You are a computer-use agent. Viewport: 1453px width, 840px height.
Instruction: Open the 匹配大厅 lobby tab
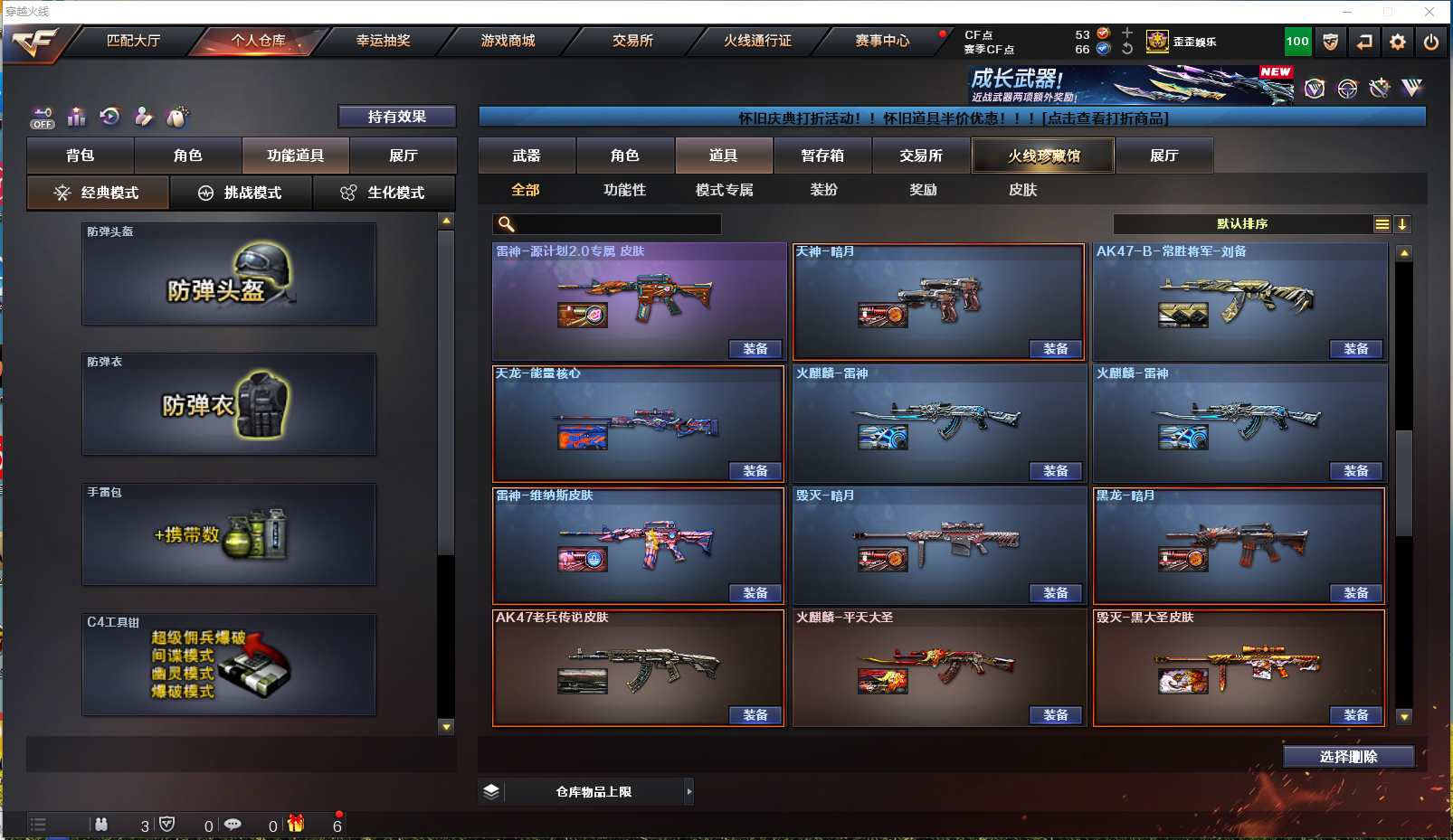(133, 41)
